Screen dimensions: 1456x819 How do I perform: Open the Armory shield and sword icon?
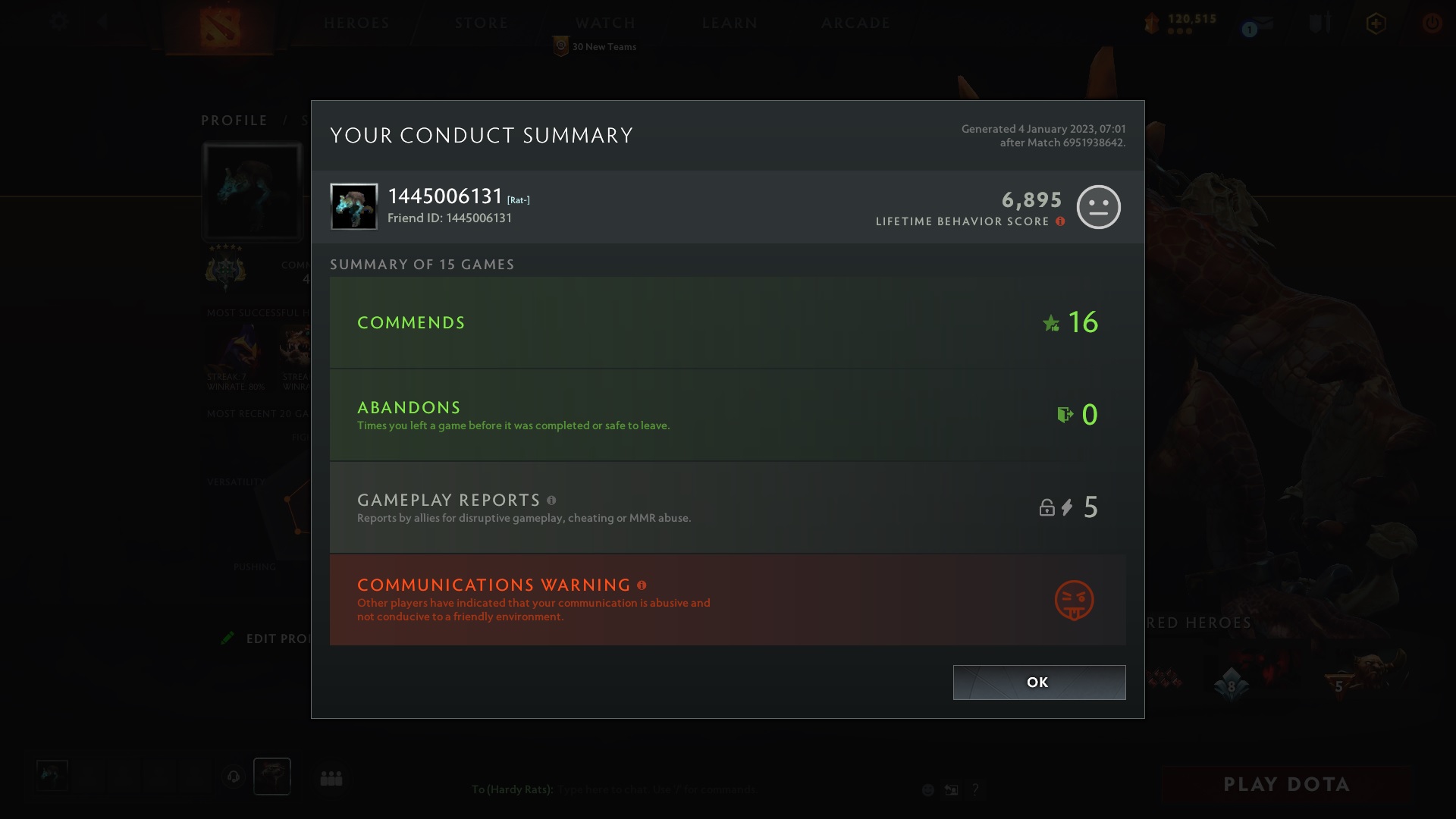point(1319,23)
